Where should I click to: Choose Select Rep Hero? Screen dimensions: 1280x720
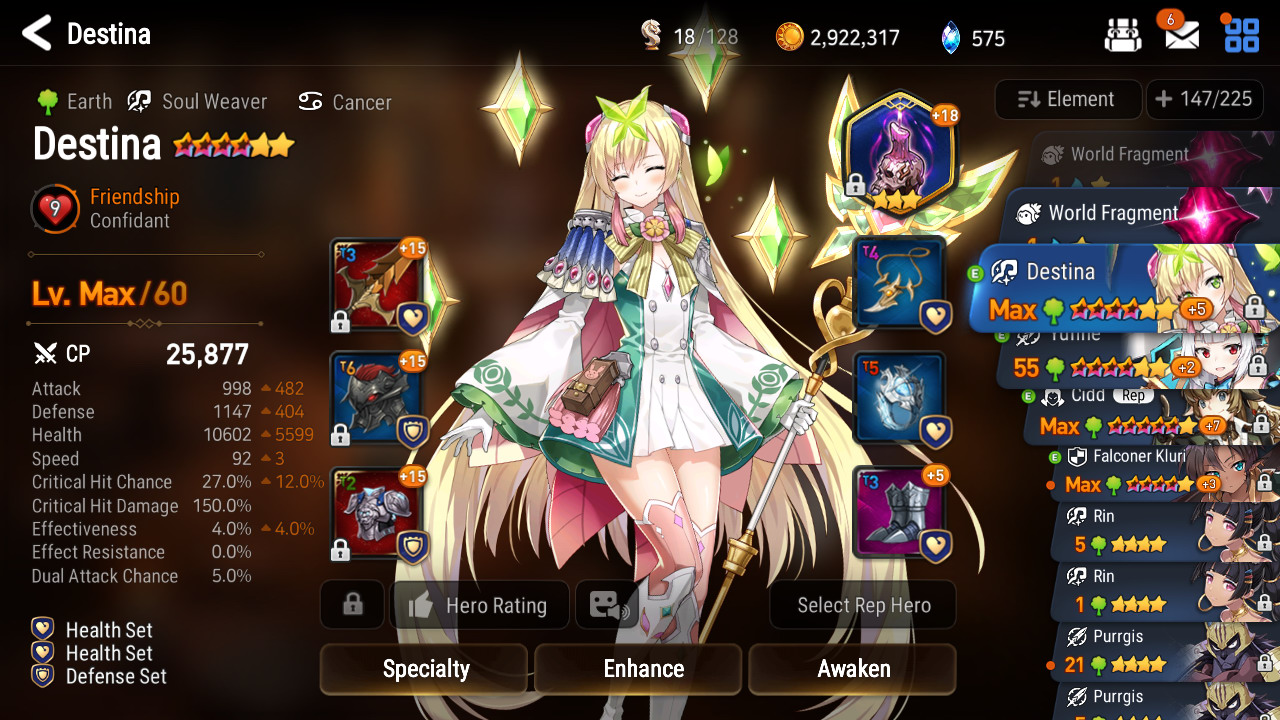pyautogui.click(x=863, y=605)
